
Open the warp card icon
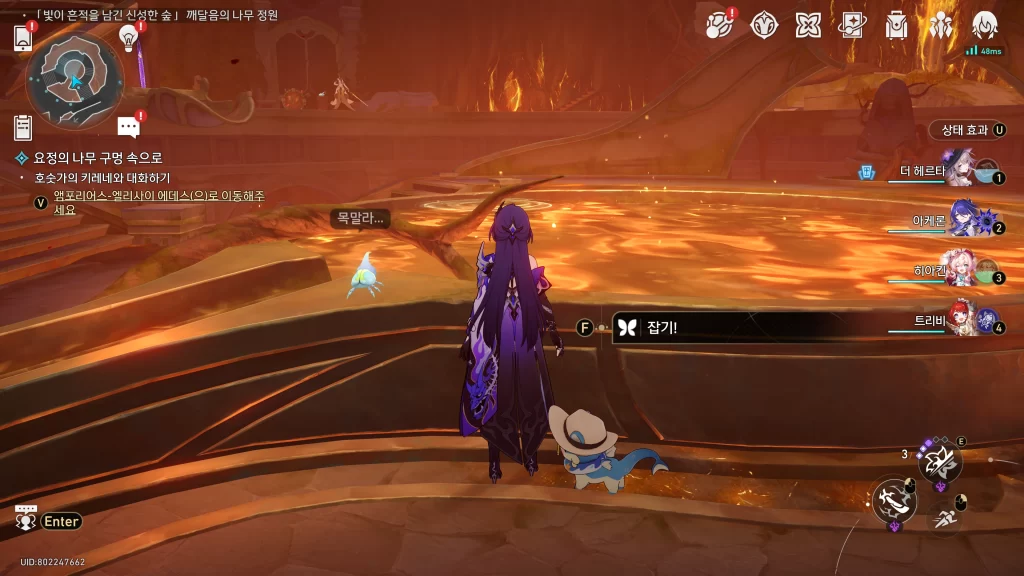[x=852, y=24]
